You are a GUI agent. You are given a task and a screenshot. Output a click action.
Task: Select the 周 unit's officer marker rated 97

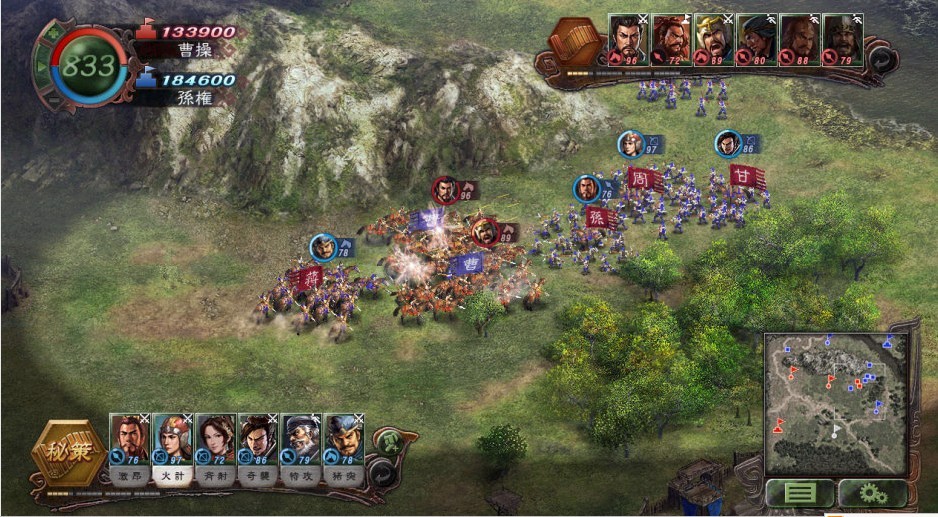pos(631,144)
